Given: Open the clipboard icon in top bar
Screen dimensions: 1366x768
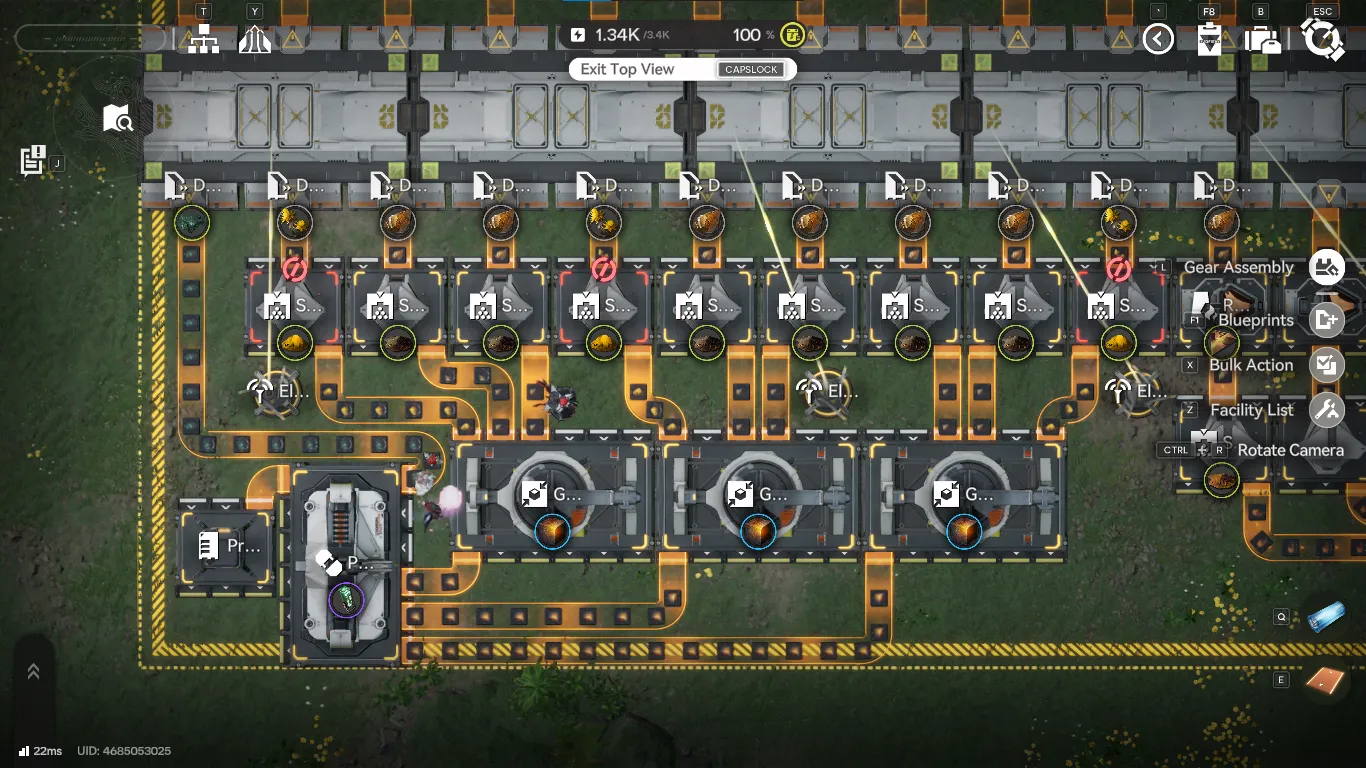Looking at the screenshot, I should pos(1210,40).
